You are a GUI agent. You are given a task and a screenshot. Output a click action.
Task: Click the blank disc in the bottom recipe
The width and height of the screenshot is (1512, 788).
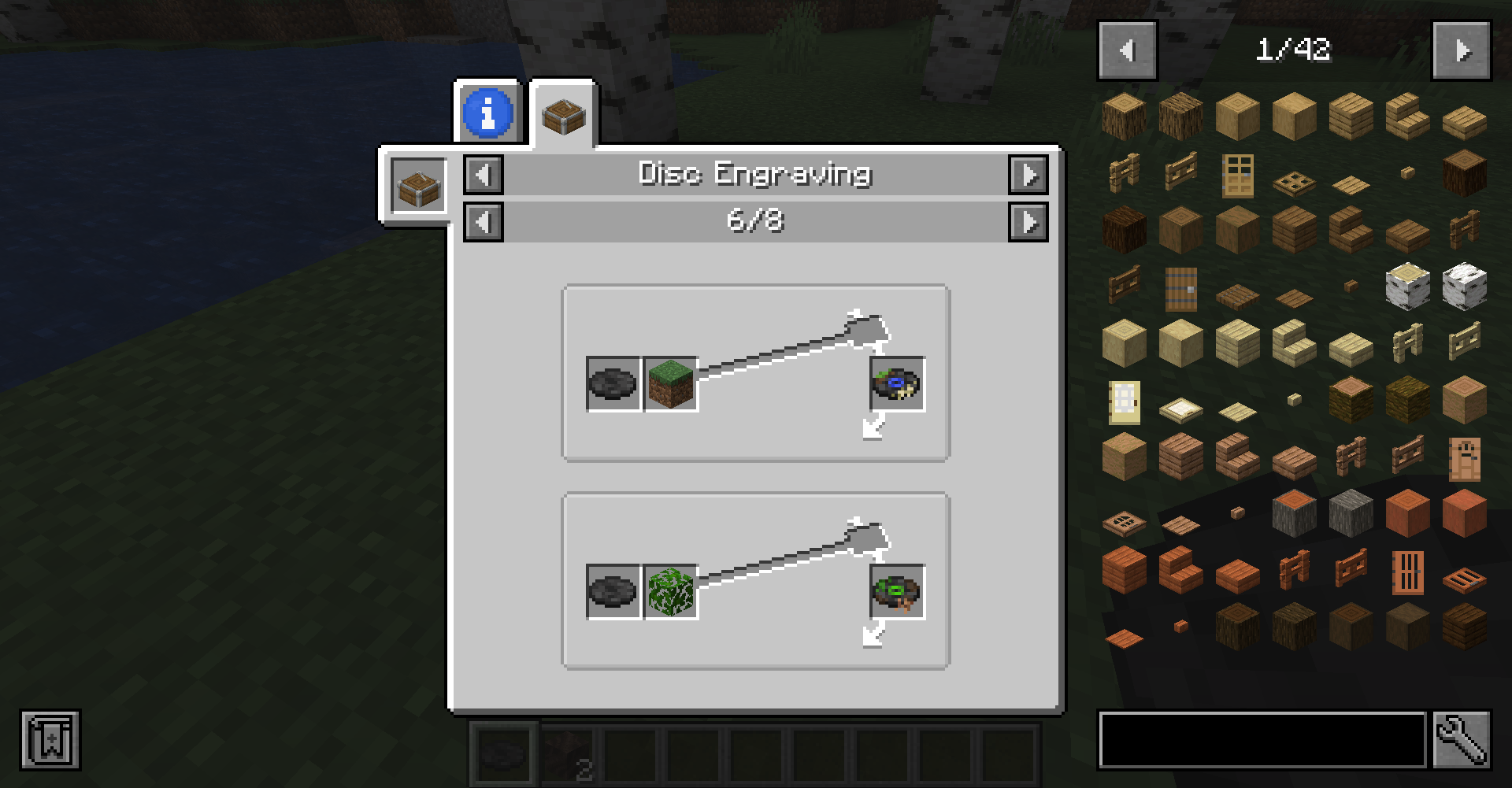tap(613, 592)
